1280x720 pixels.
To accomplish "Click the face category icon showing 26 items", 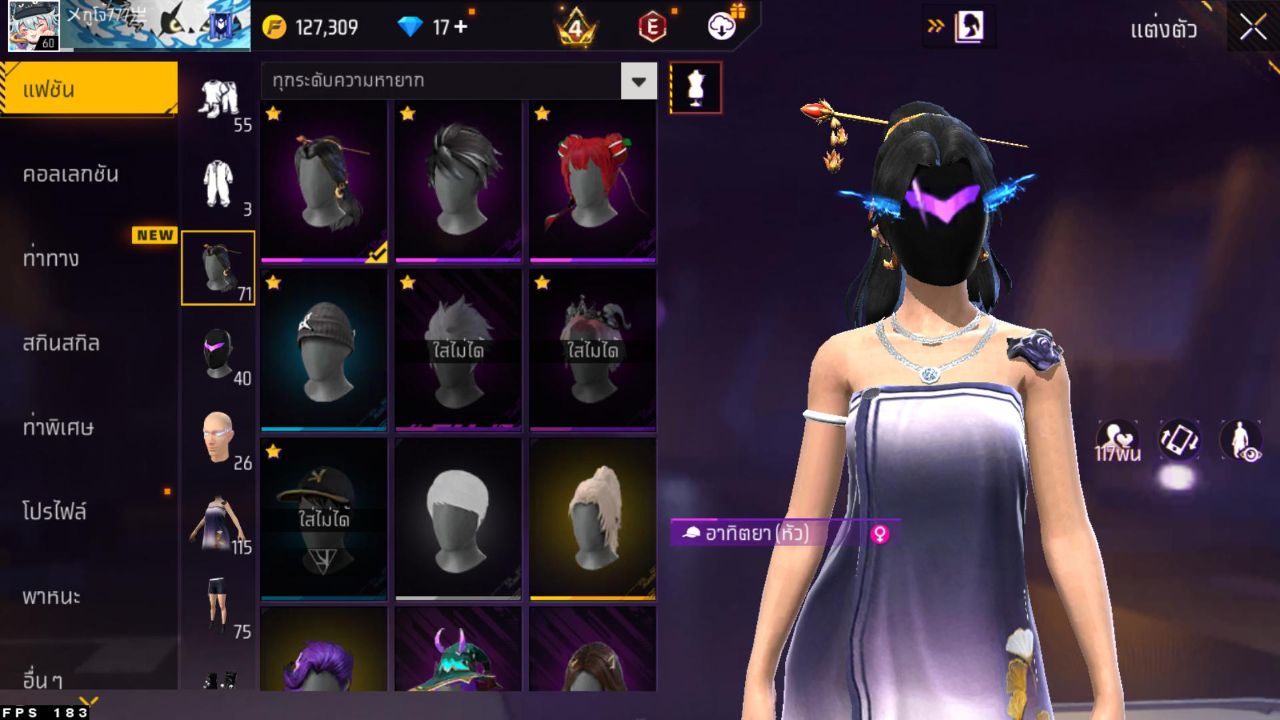I will point(218,433).
